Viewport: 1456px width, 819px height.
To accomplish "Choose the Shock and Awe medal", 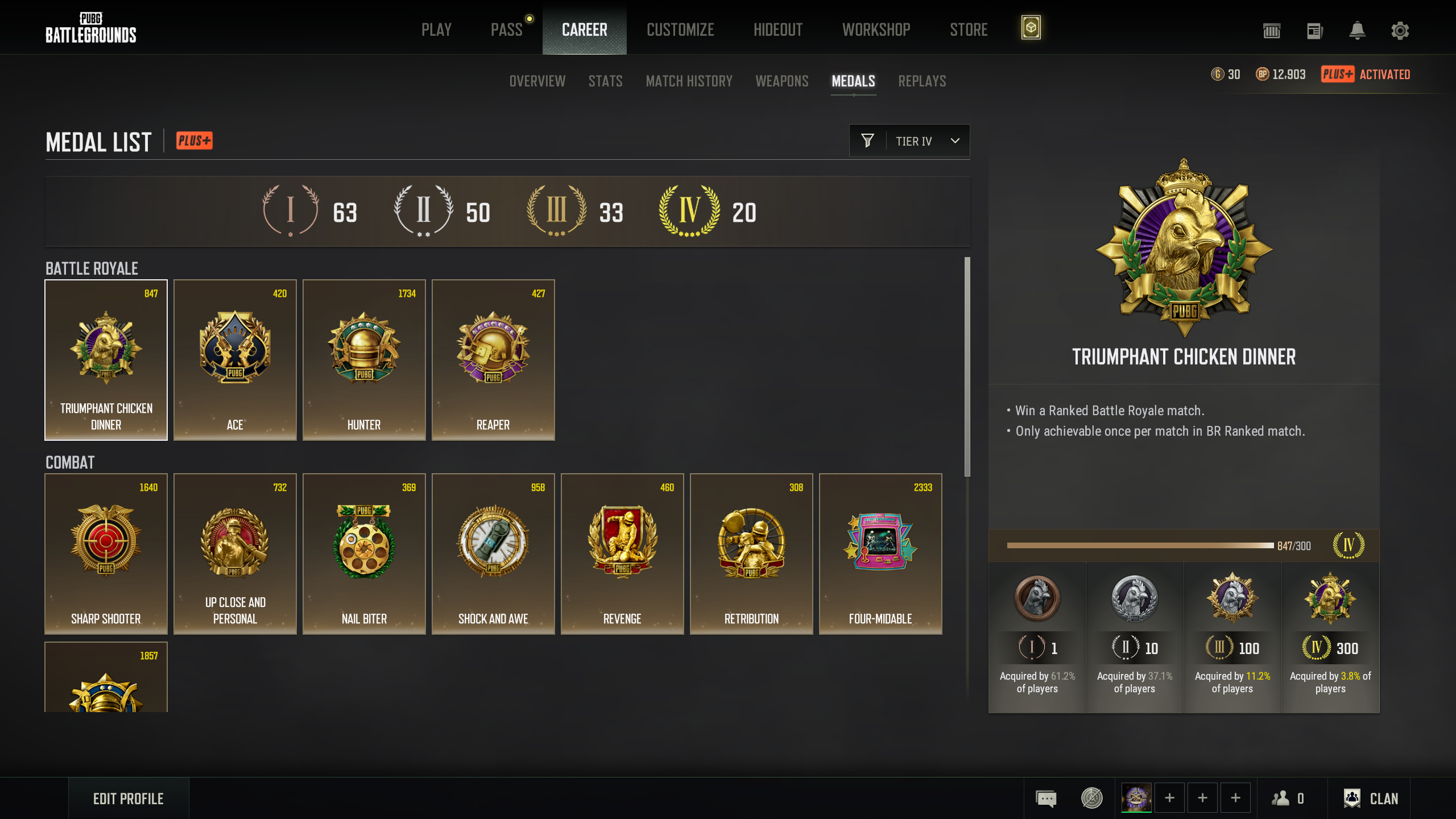I will point(493,554).
